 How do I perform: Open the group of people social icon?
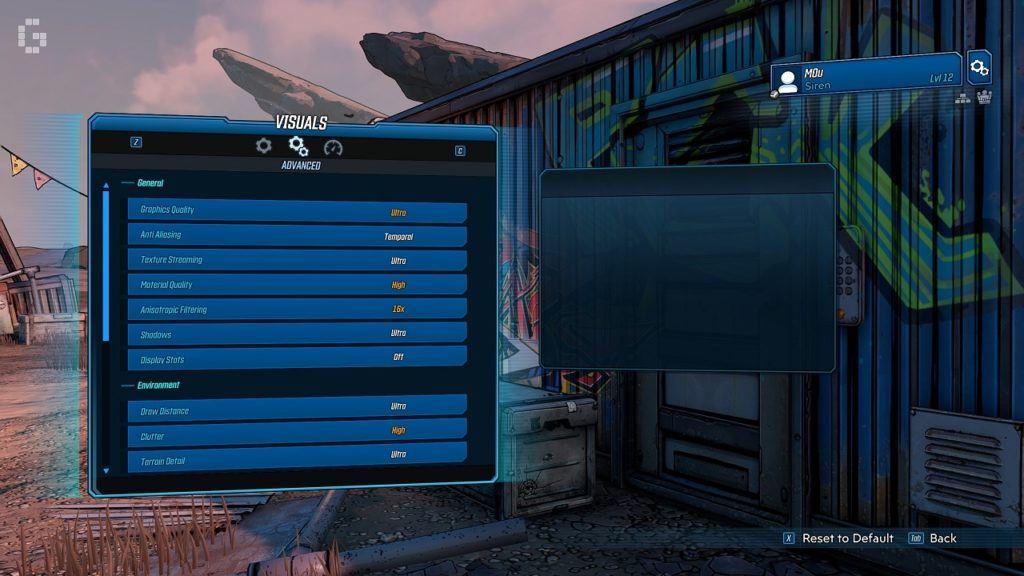984,97
